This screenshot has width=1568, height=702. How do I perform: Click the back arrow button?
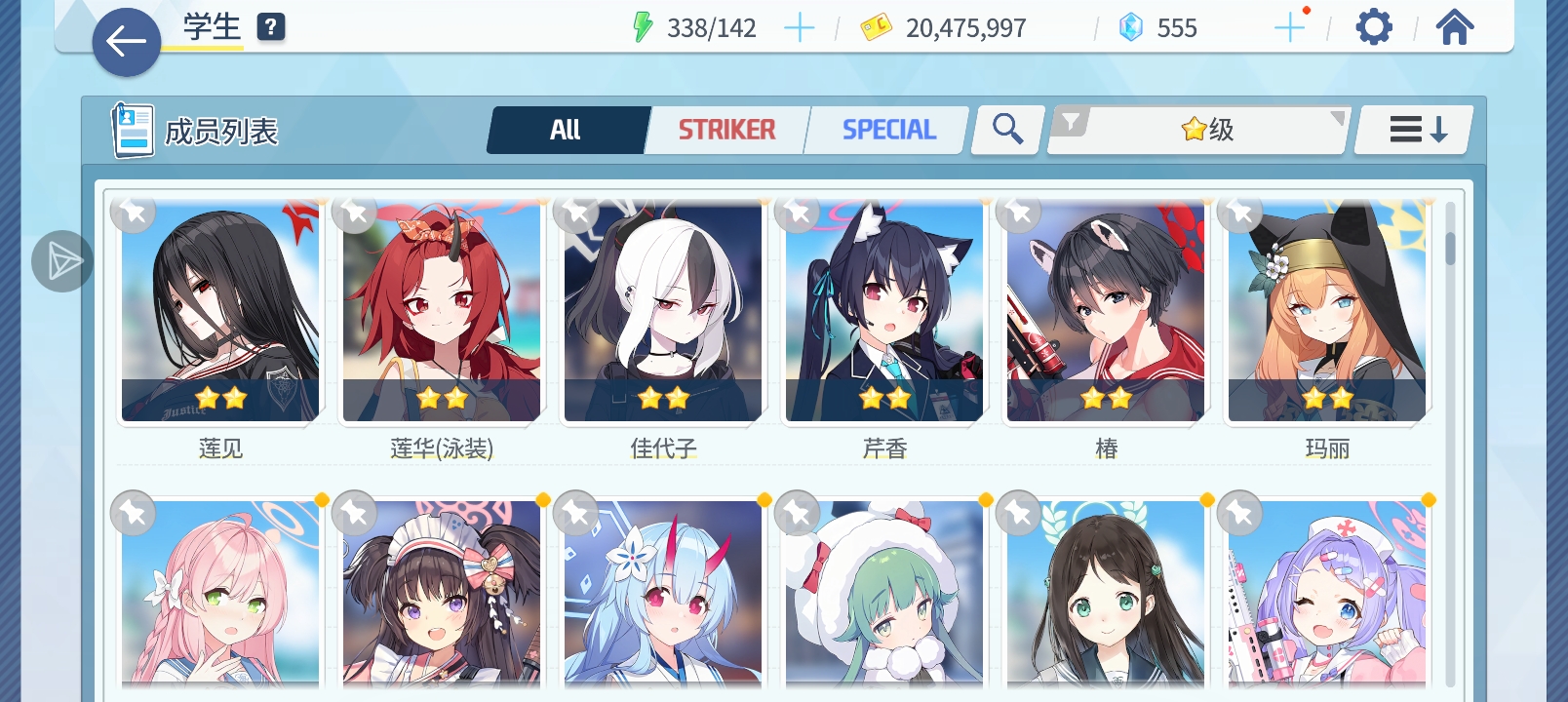(x=126, y=41)
